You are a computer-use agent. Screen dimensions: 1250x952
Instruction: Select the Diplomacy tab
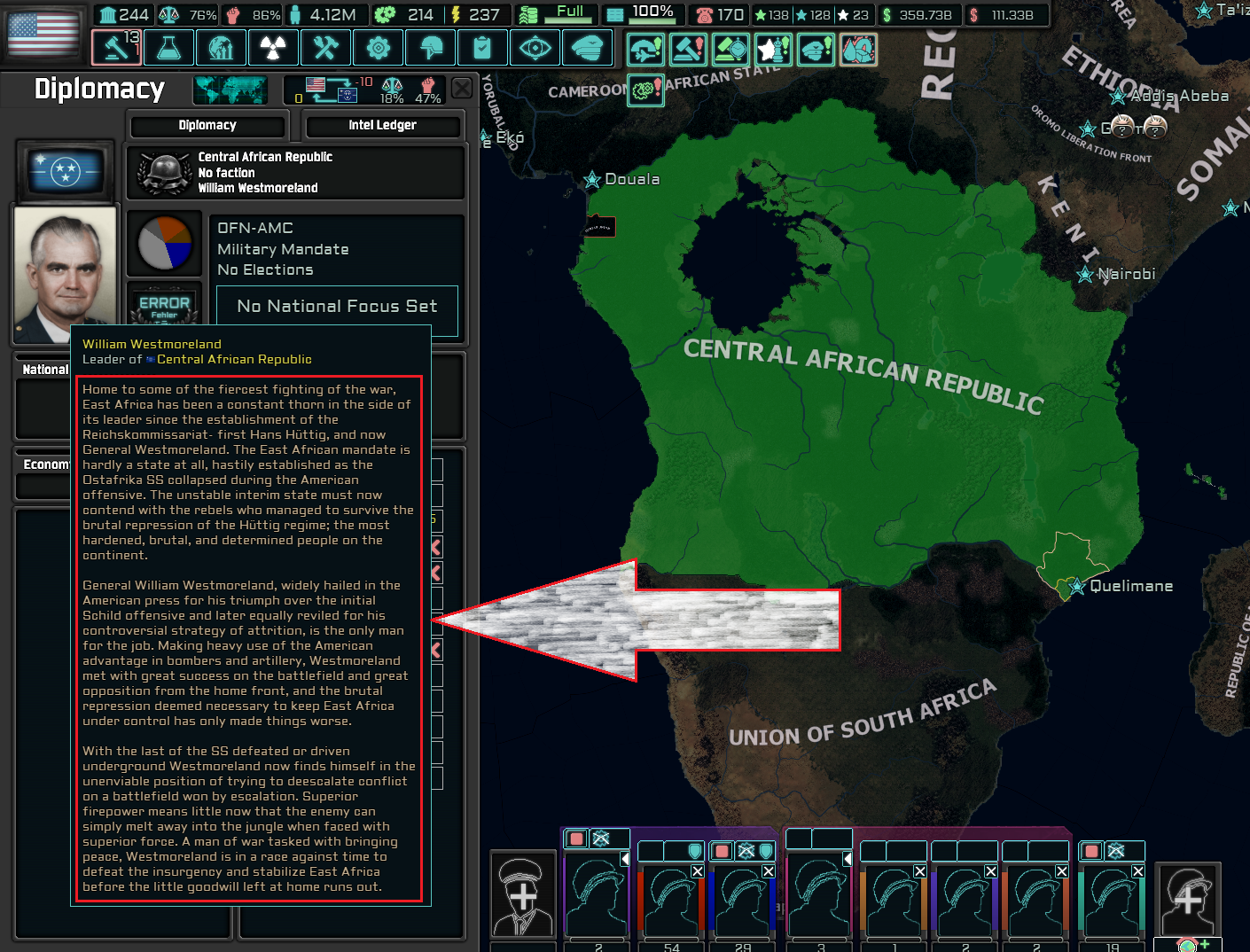(207, 125)
